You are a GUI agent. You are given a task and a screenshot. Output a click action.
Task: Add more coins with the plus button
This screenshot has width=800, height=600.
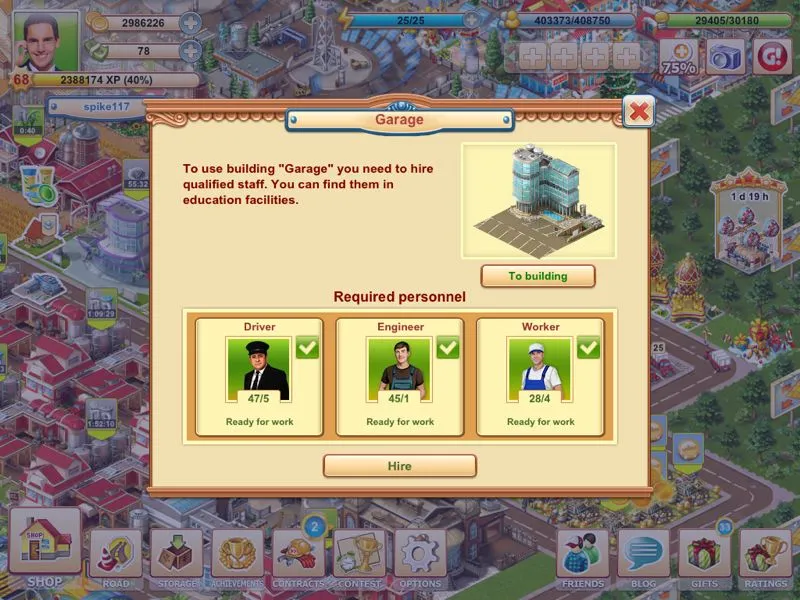[x=190, y=22]
